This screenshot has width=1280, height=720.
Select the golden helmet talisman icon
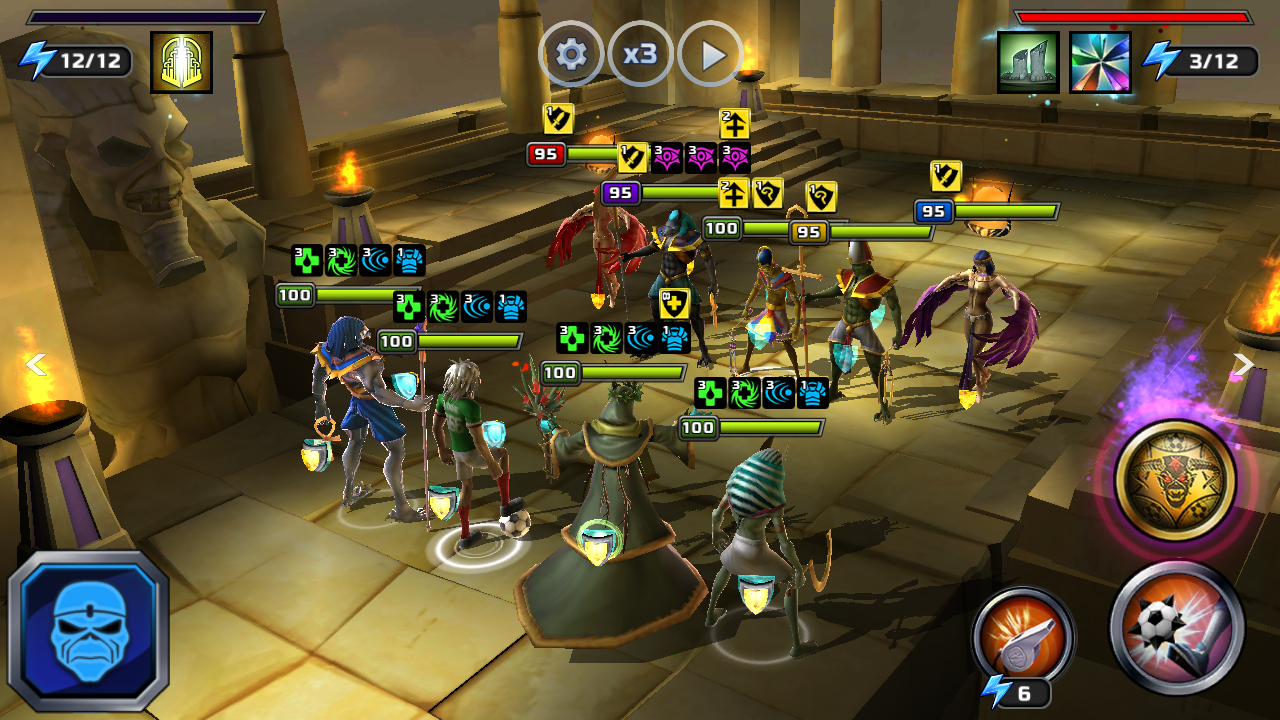(181, 62)
